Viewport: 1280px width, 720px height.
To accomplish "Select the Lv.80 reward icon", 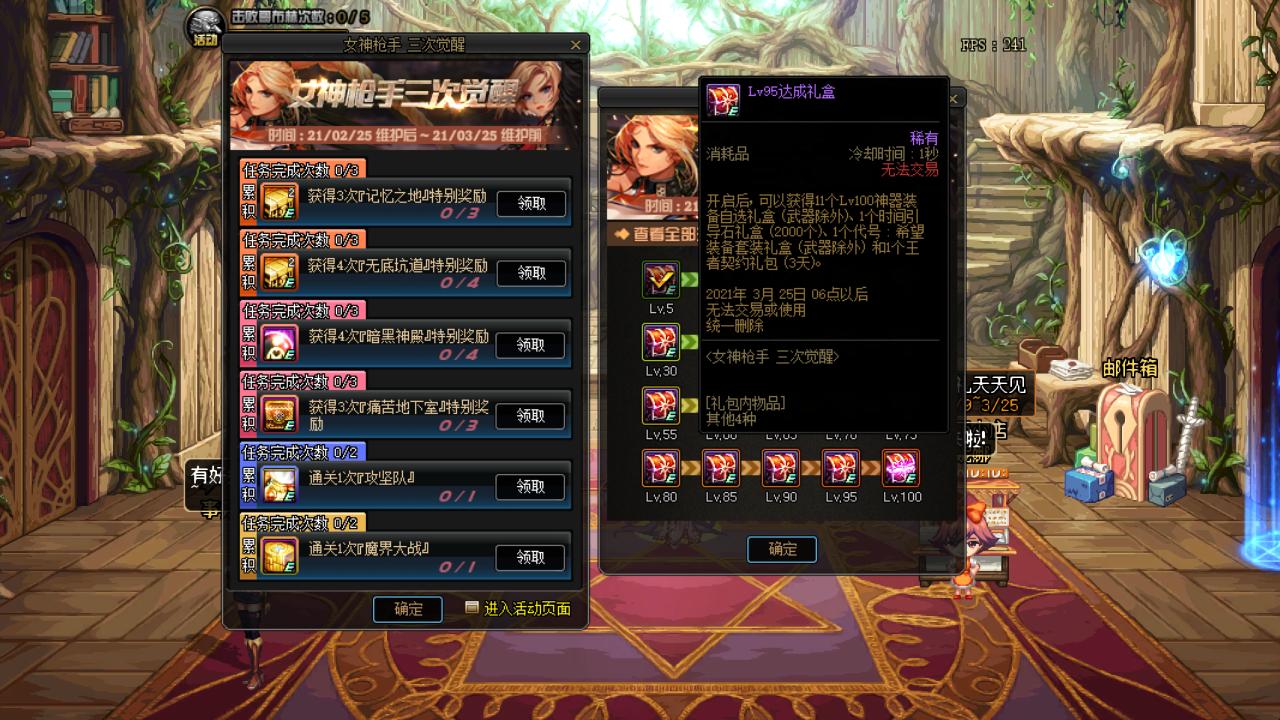I will tap(661, 468).
